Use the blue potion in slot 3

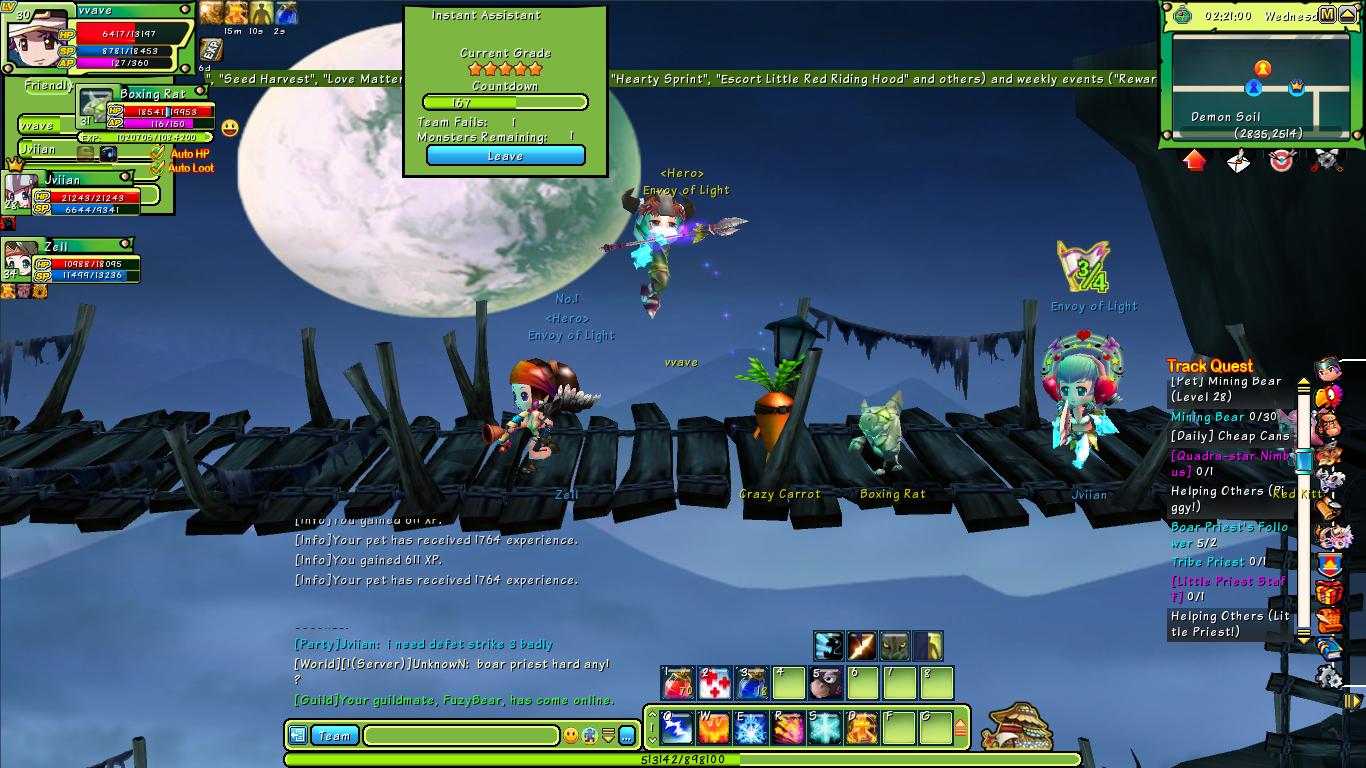752,684
